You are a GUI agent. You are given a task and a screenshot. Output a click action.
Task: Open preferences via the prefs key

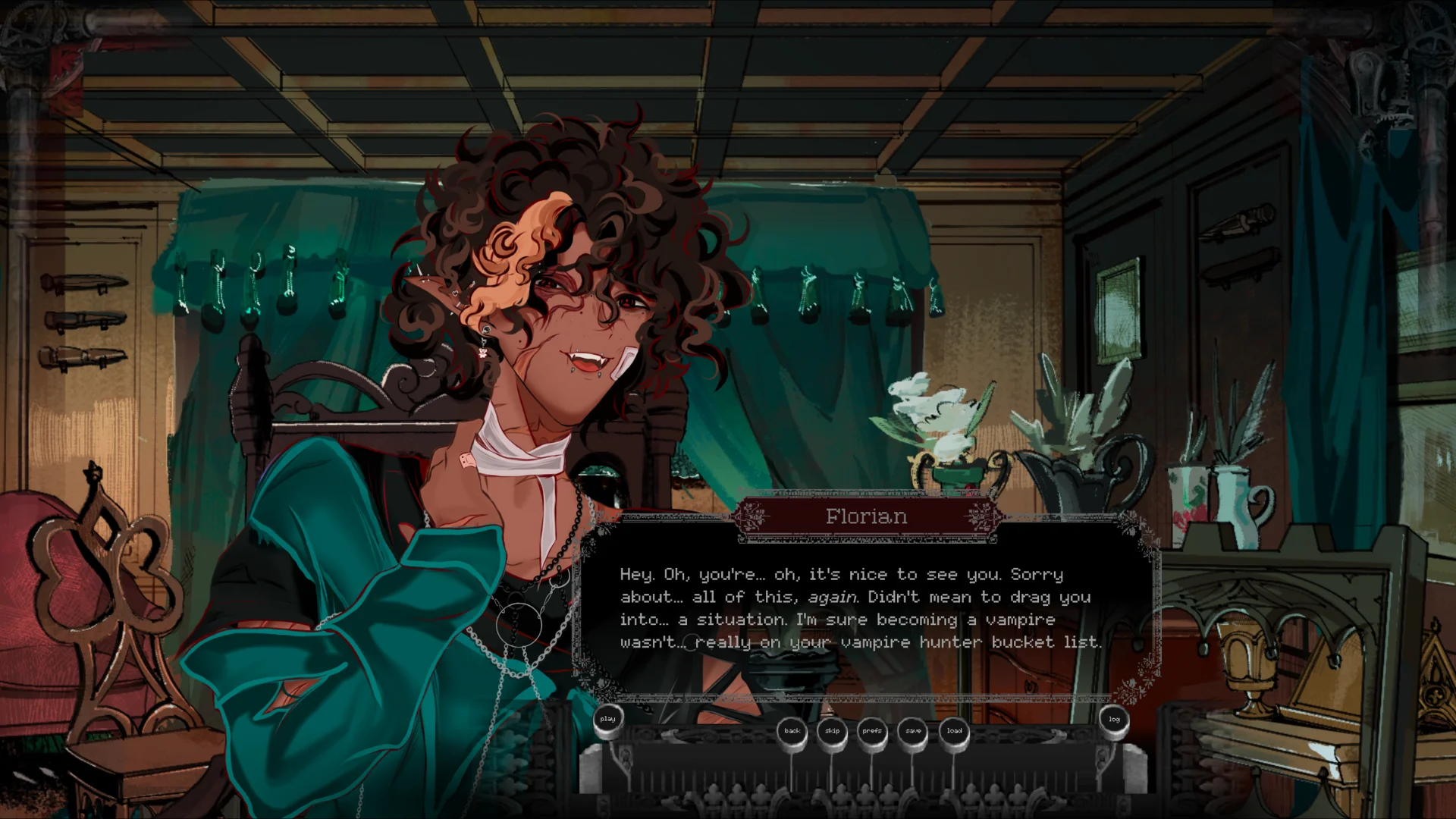pyautogui.click(x=872, y=731)
